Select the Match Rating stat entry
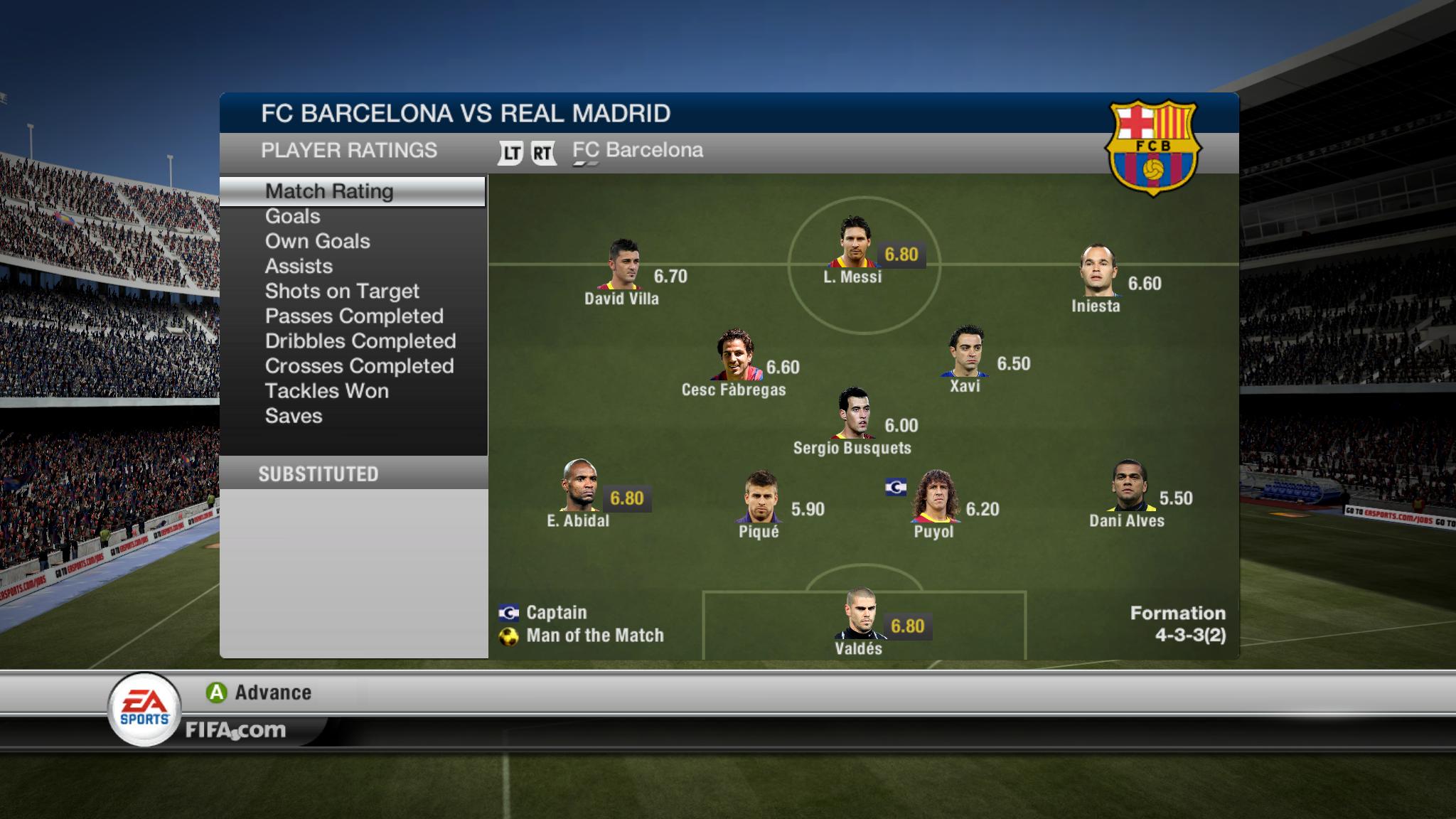 tap(329, 191)
